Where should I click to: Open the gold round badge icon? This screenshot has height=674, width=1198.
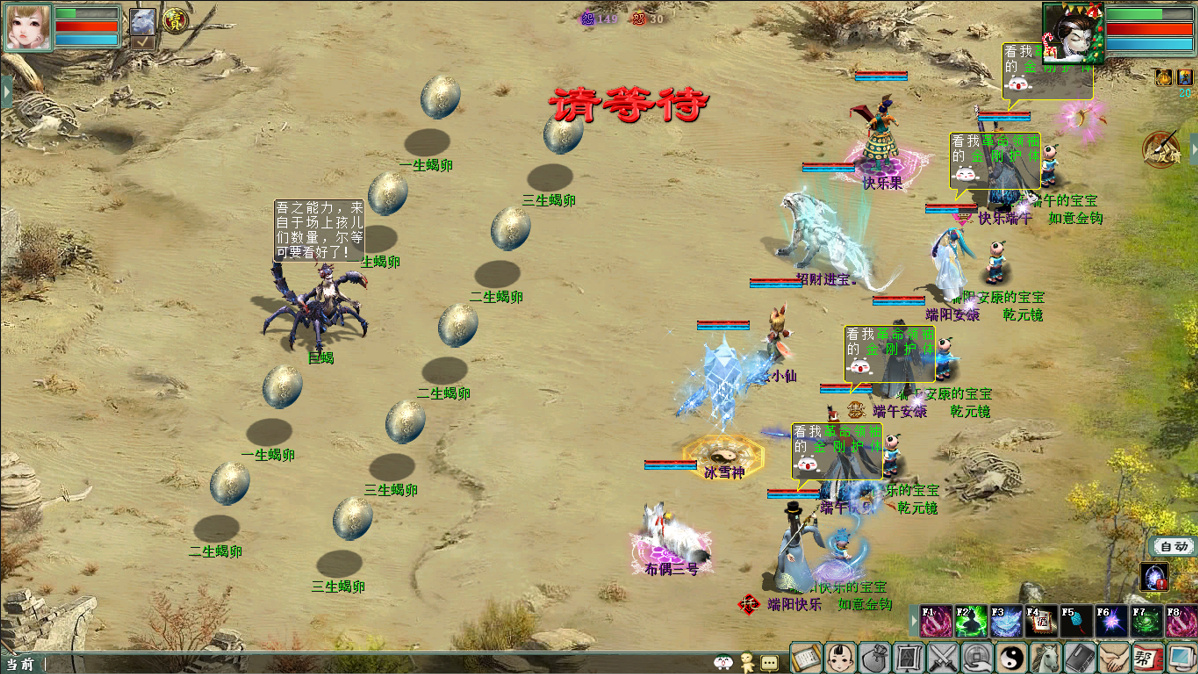coord(175,20)
